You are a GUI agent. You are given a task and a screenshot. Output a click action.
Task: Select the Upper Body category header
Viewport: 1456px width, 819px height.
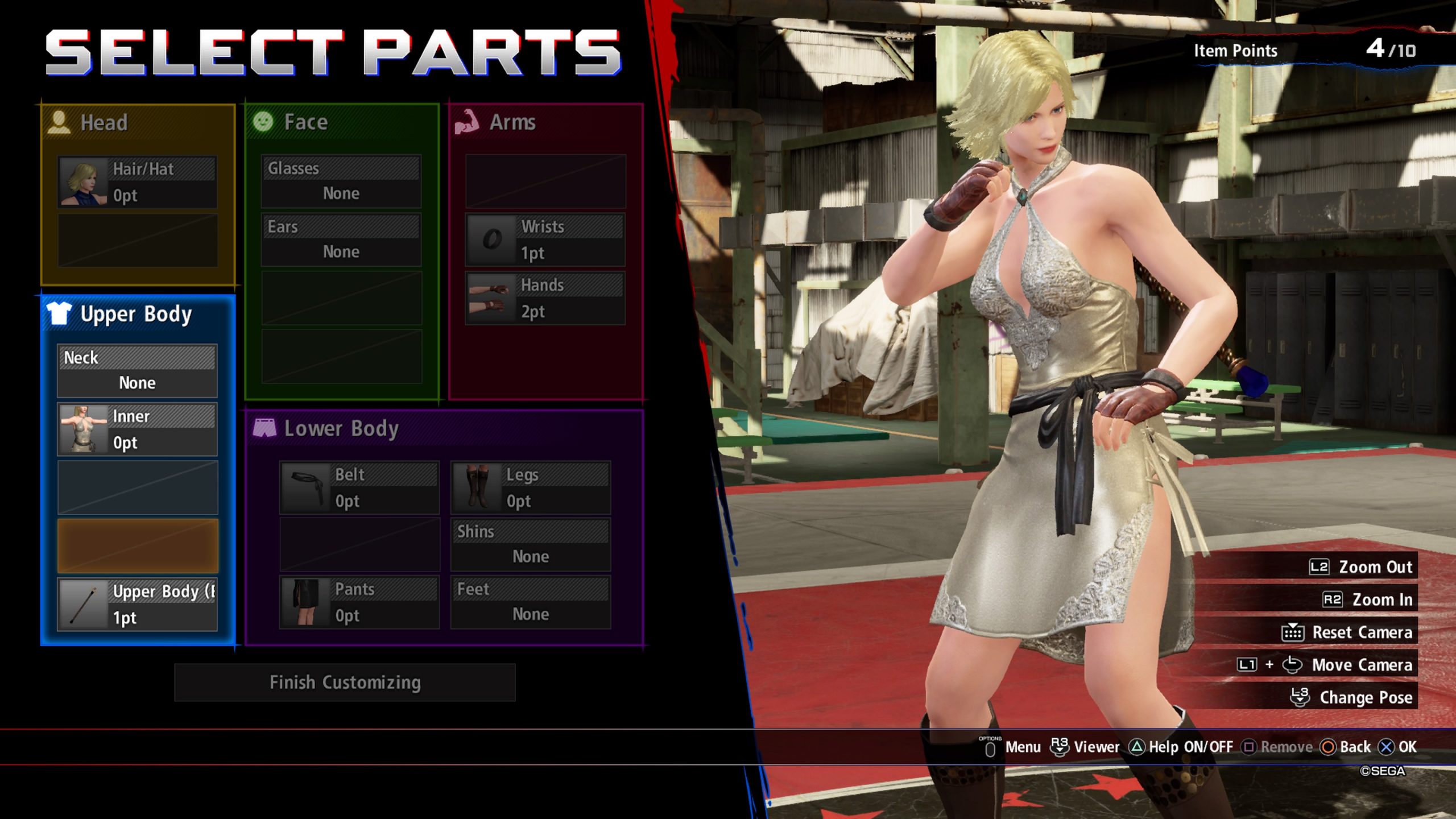coord(136,314)
